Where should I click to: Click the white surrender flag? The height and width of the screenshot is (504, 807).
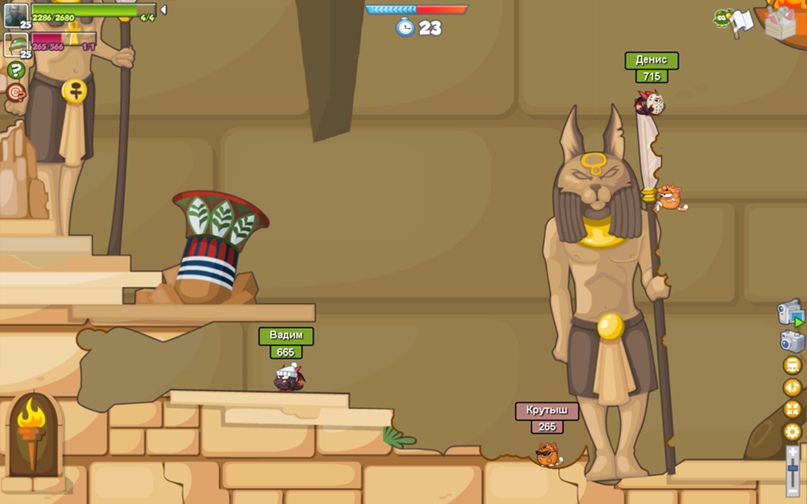(x=742, y=21)
